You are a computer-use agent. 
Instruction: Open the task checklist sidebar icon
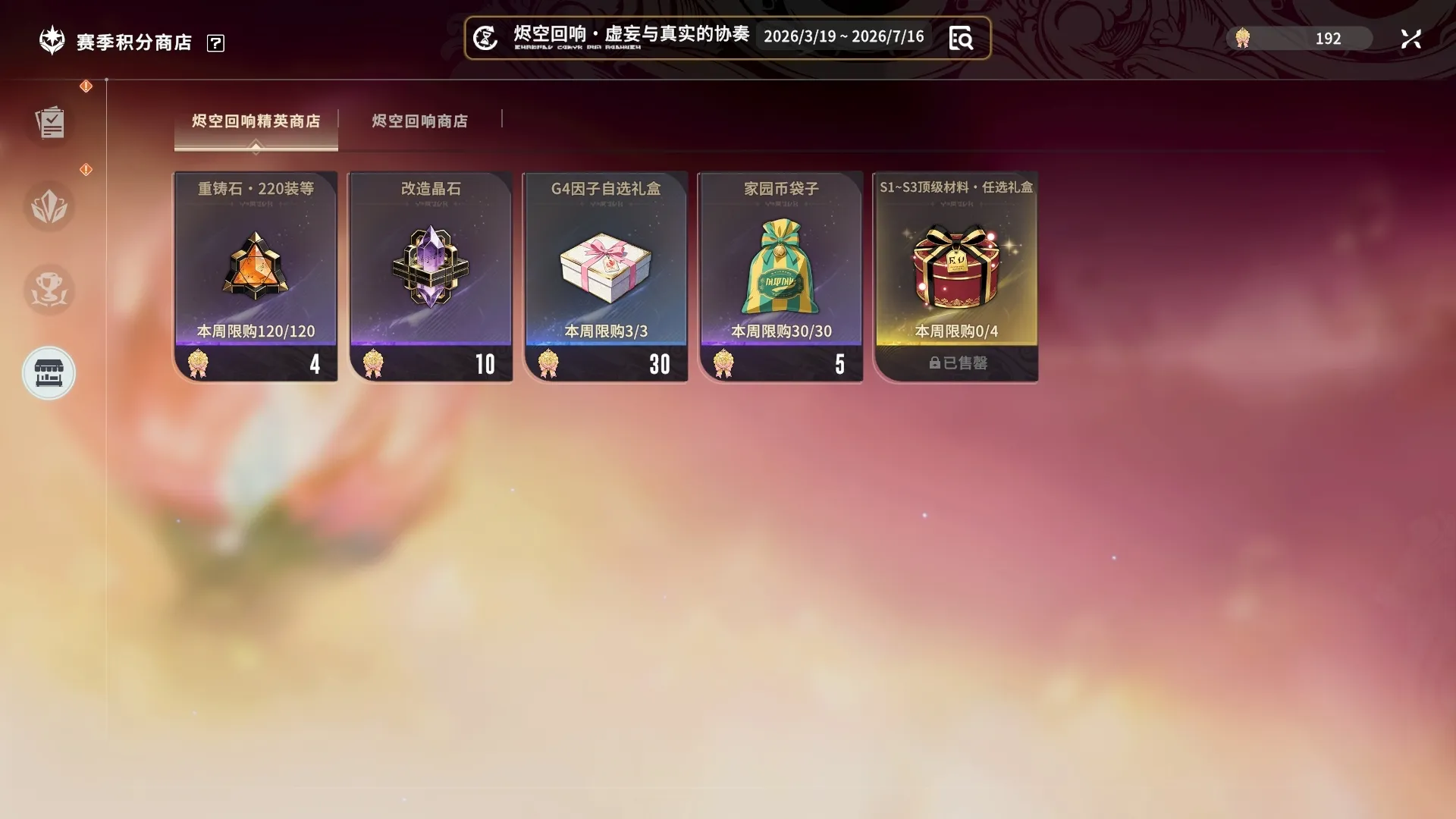coord(49,123)
